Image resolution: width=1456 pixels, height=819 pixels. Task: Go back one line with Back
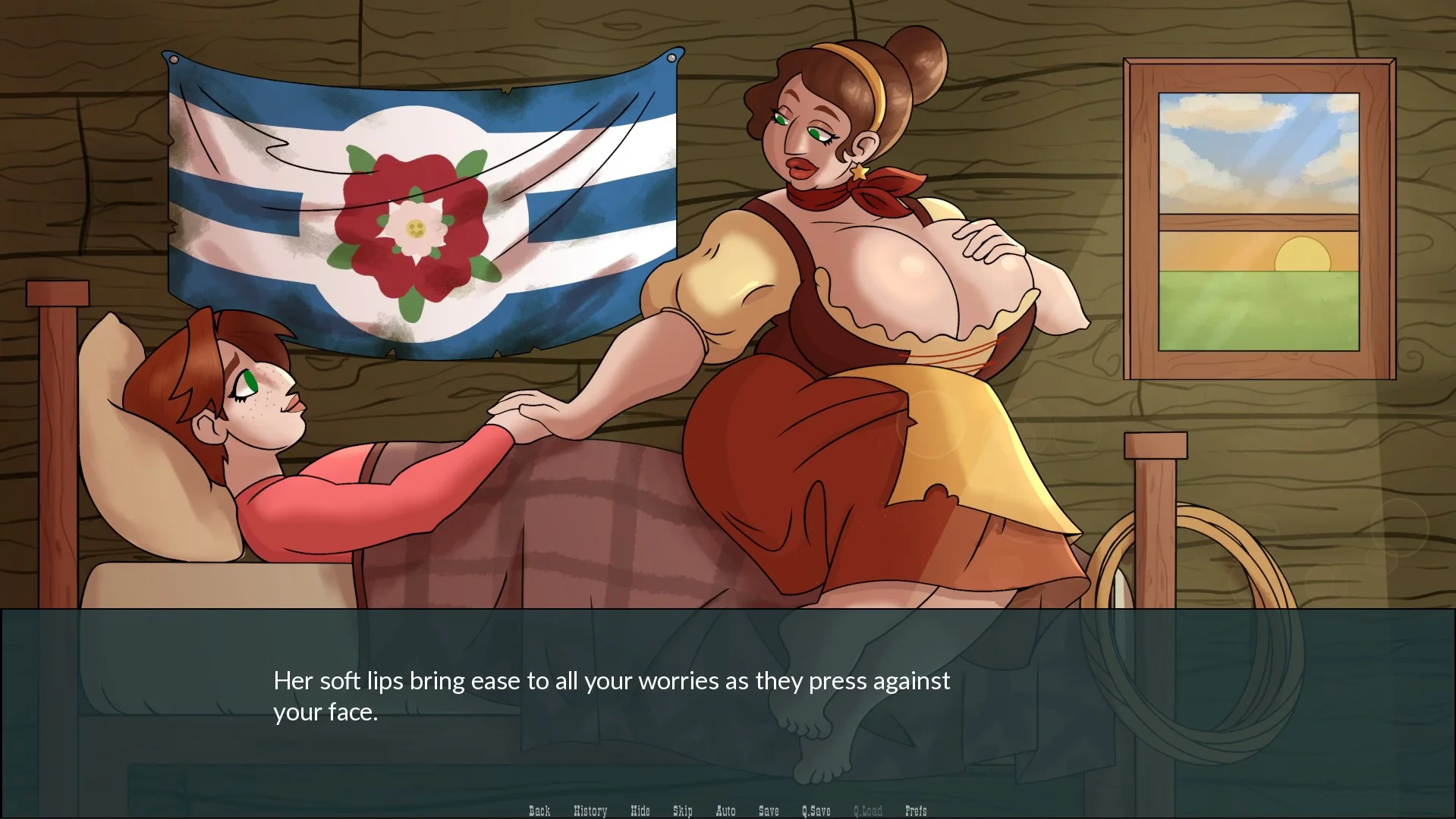click(x=539, y=811)
